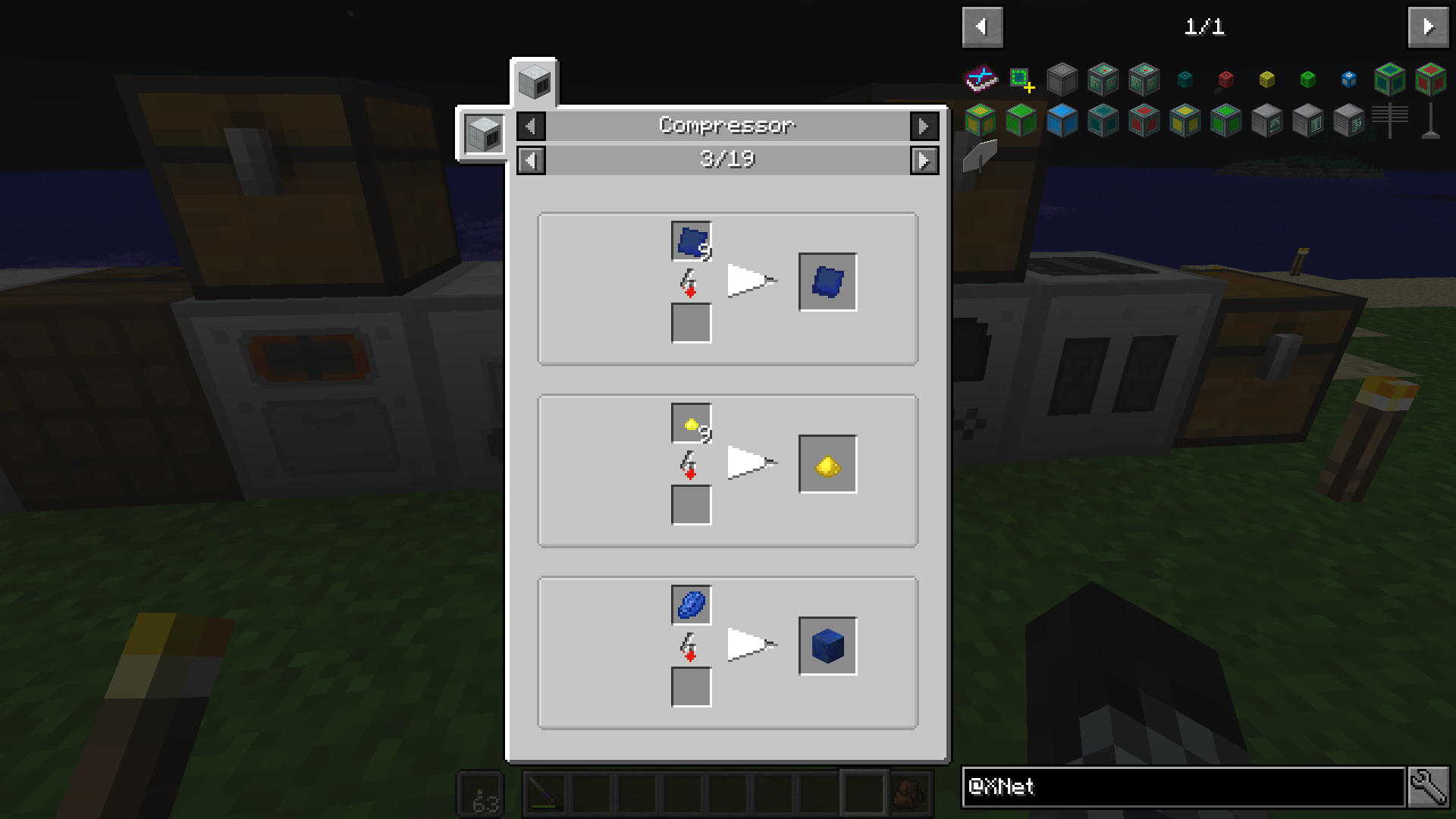The image size is (1456, 819).
Task: Open the XNet manual book icon
Action: click(982, 78)
